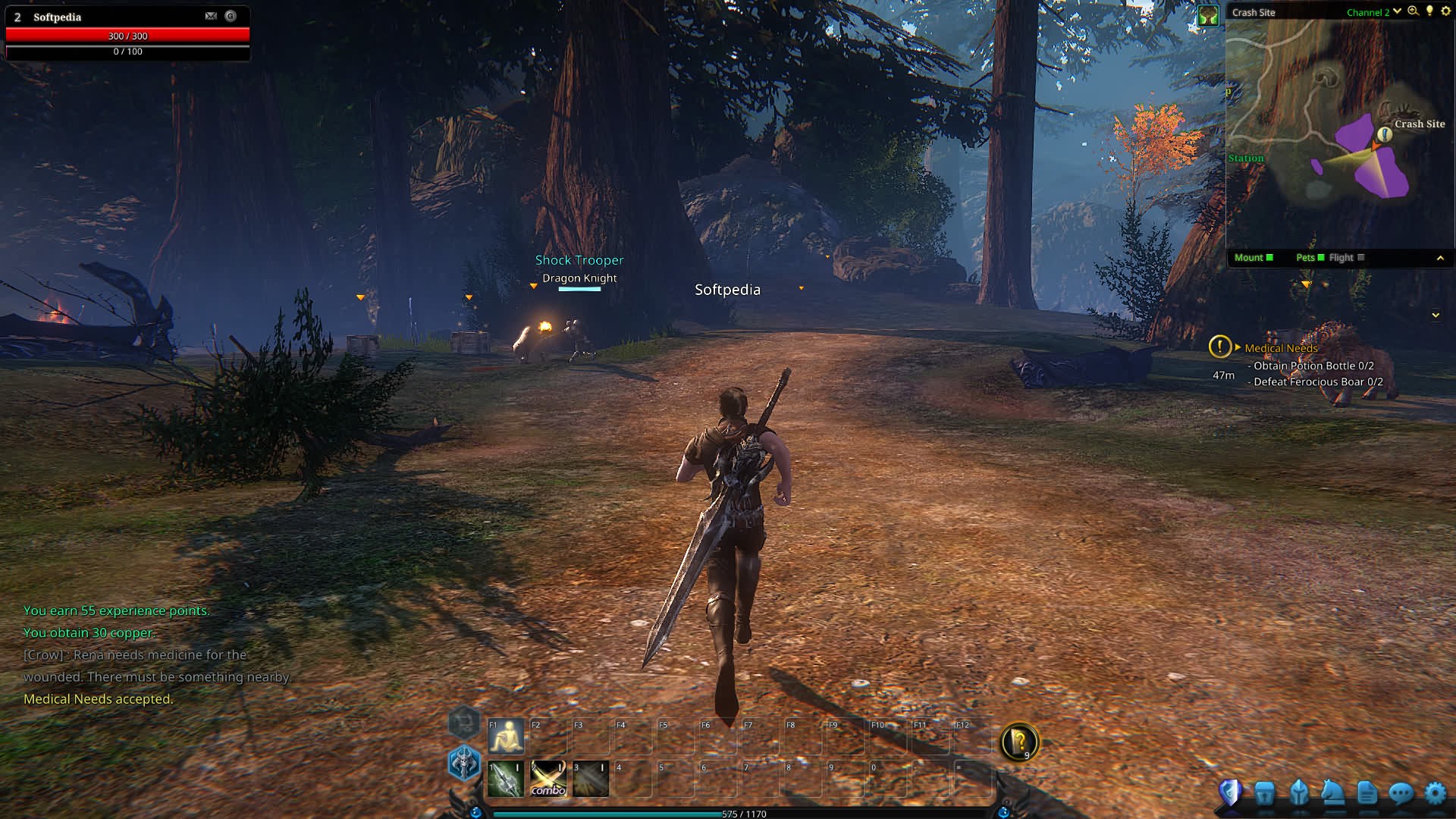The width and height of the screenshot is (1456, 819).
Task: Click the skull helmet hexagon button
Action: click(464, 762)
